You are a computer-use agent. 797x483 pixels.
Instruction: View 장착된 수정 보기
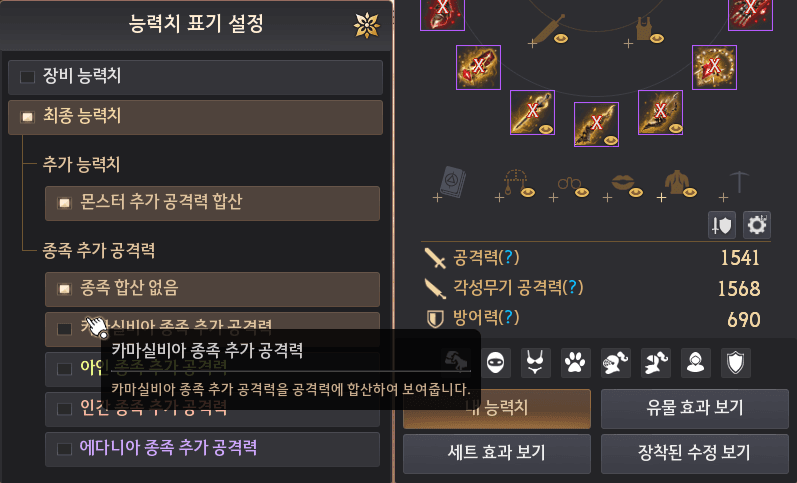(x=689, y=452)
